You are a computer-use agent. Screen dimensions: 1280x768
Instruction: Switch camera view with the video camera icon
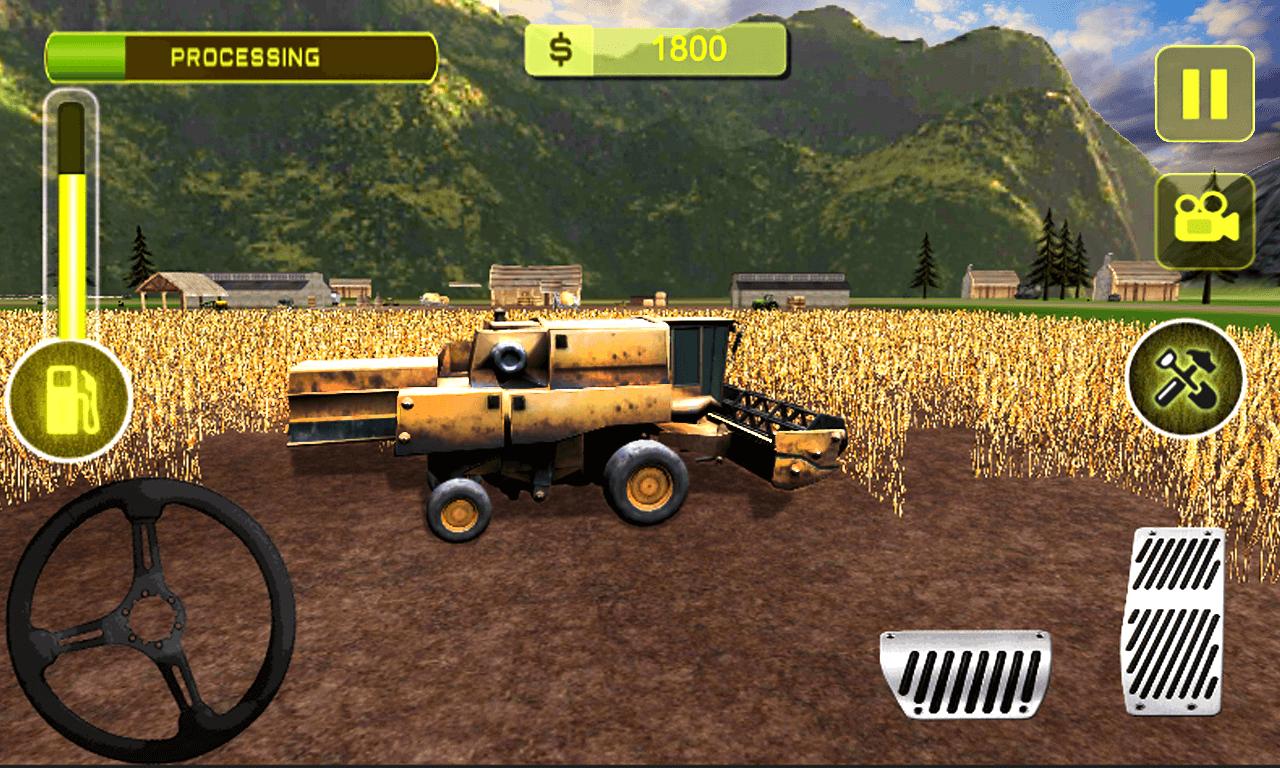tap(1204, 221)
